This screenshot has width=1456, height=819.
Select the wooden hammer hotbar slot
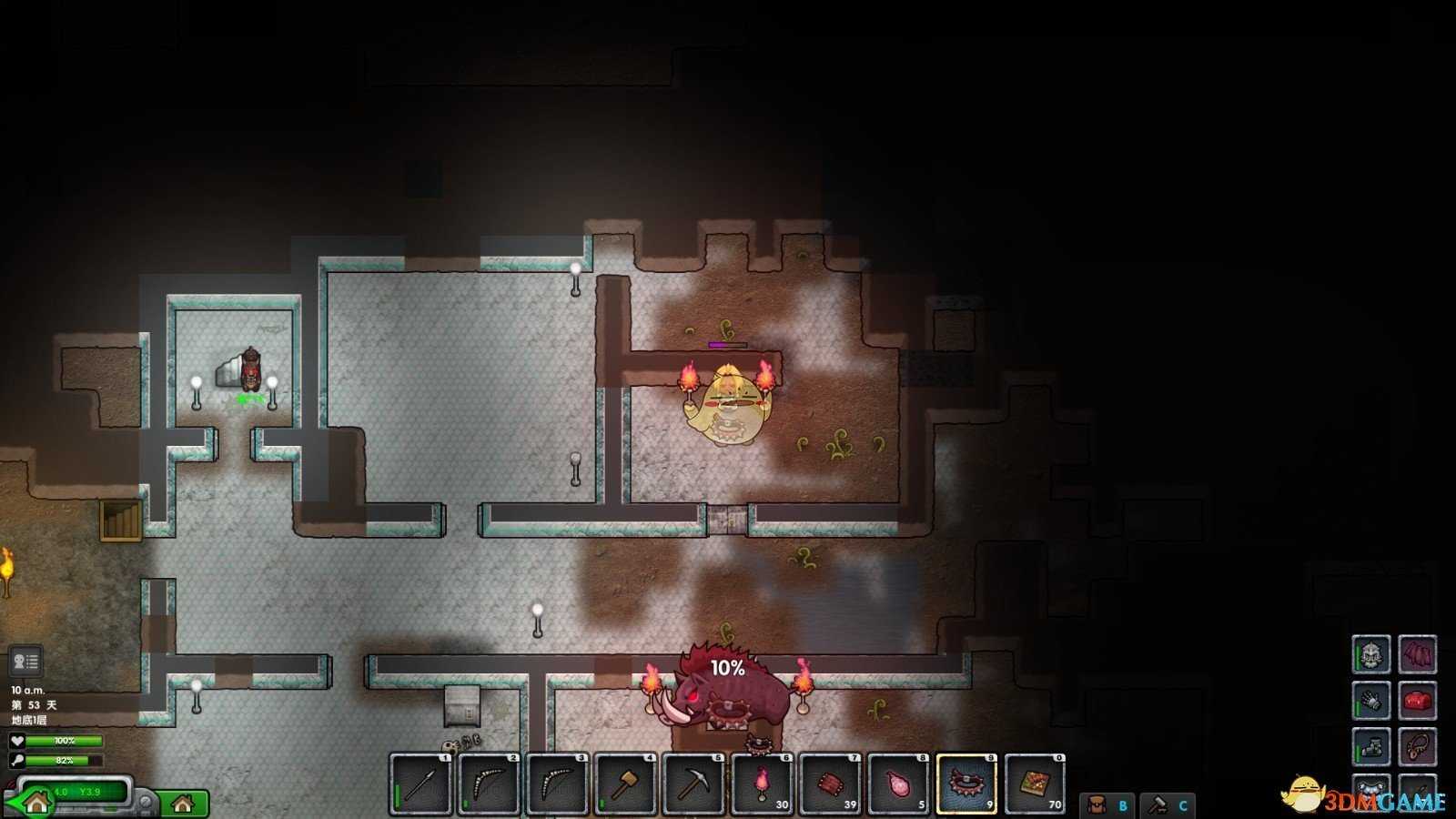pos(625,784)
